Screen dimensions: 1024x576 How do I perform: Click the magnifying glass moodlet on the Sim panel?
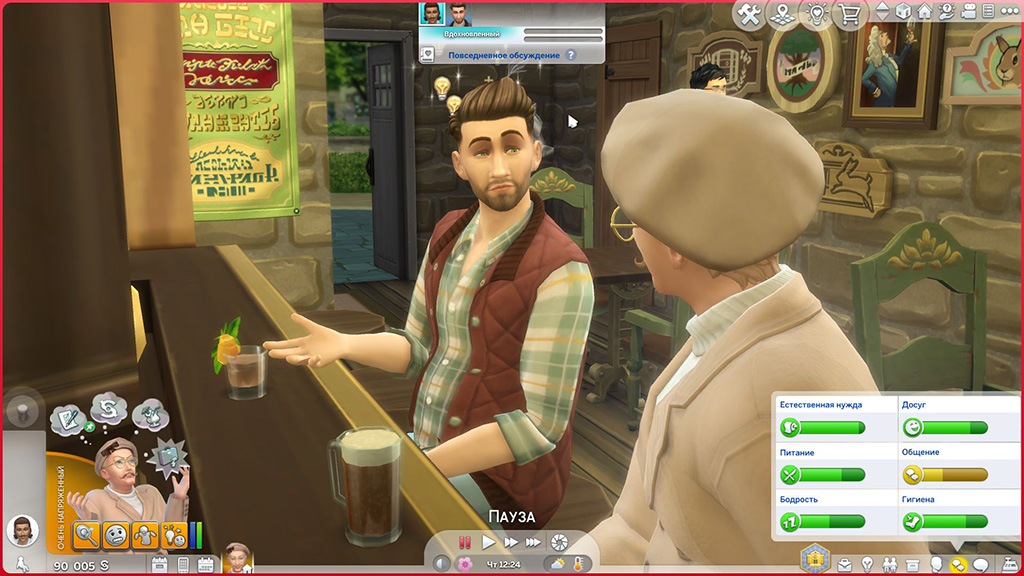coord(88,535)
